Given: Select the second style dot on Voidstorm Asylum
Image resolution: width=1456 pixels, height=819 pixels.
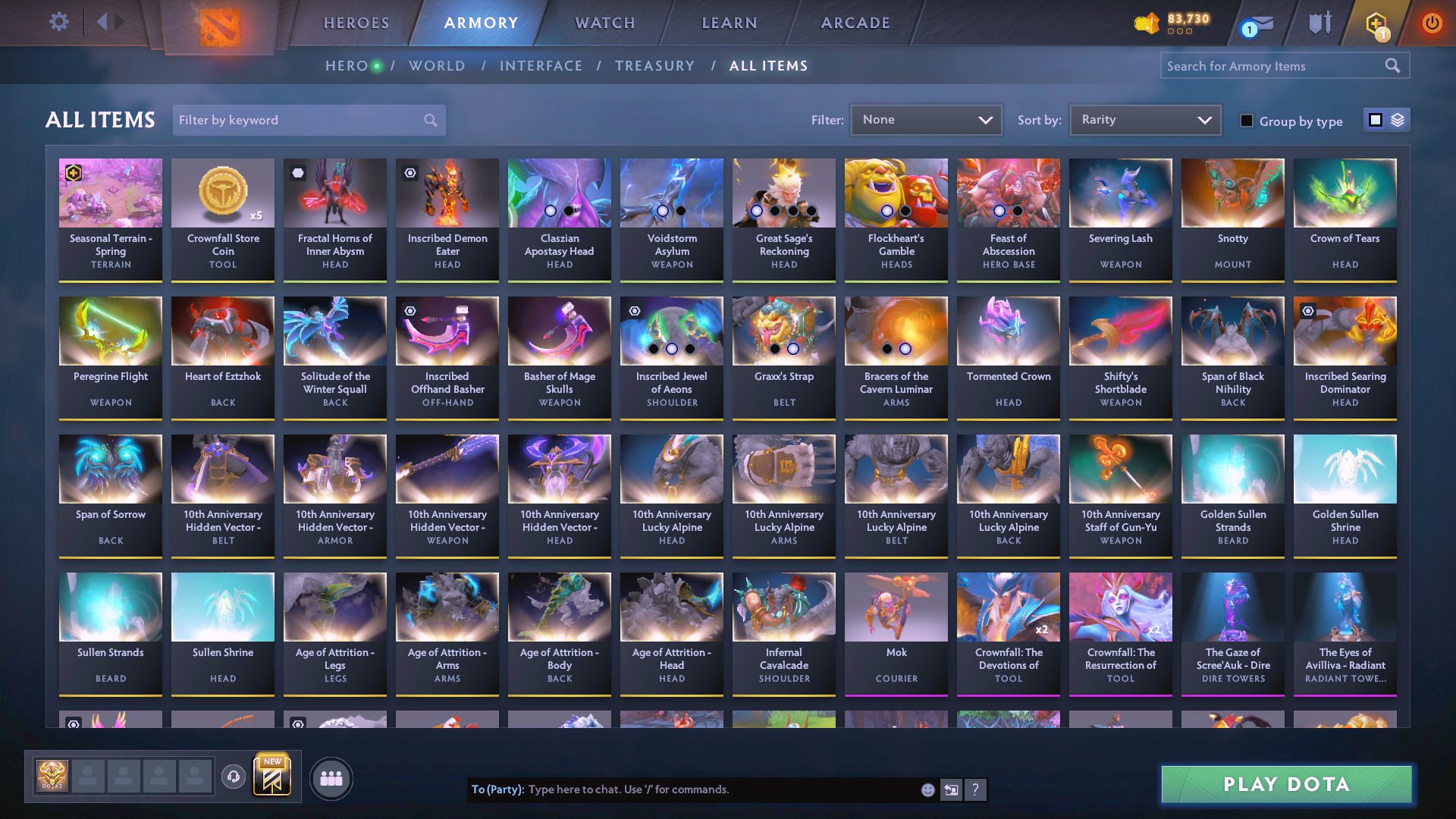Looking at the screenshot, I should tap(679, 210).
